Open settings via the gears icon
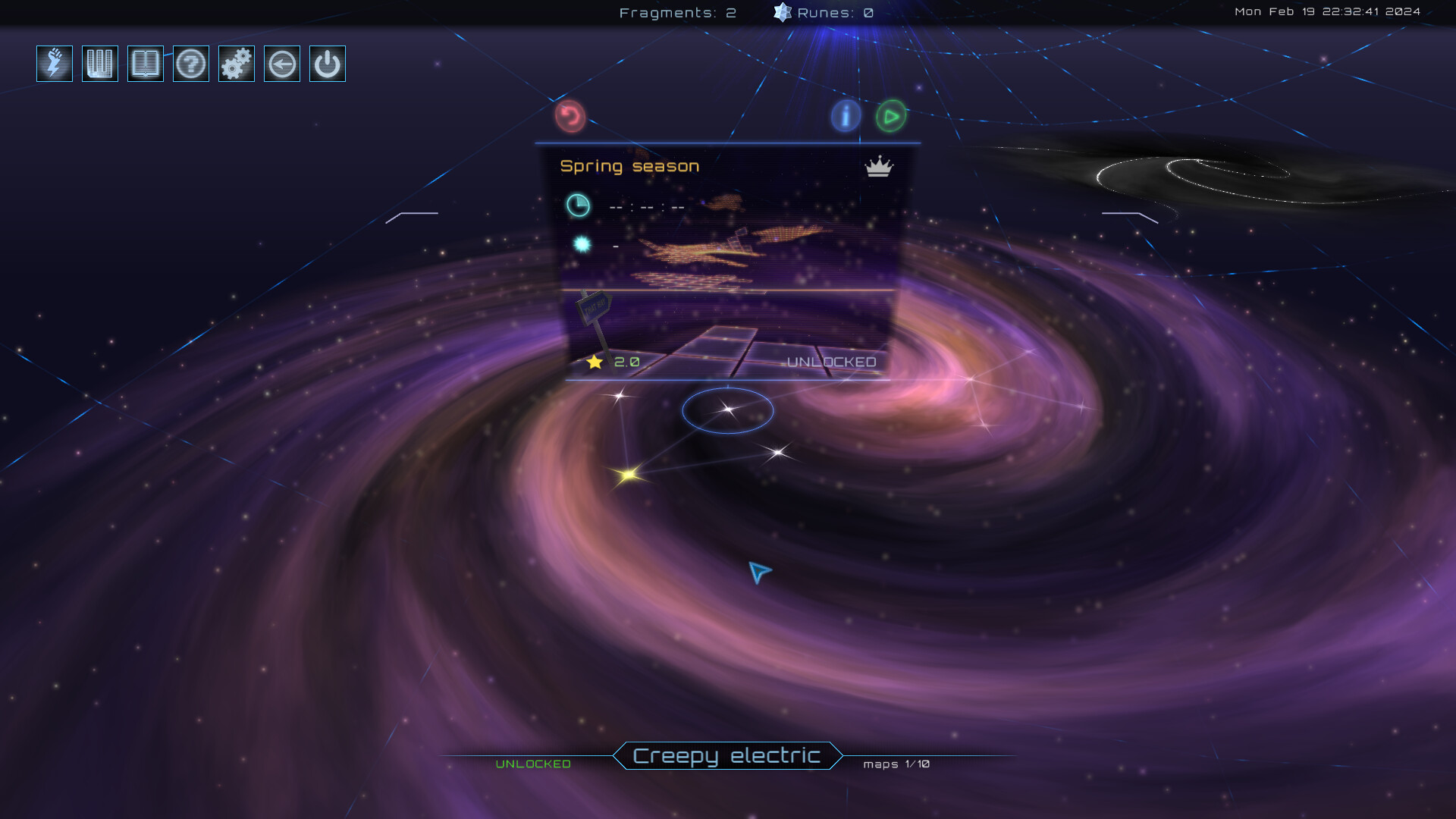The height and width of the screenshot is (819, 1456). (x=236, y=64)
